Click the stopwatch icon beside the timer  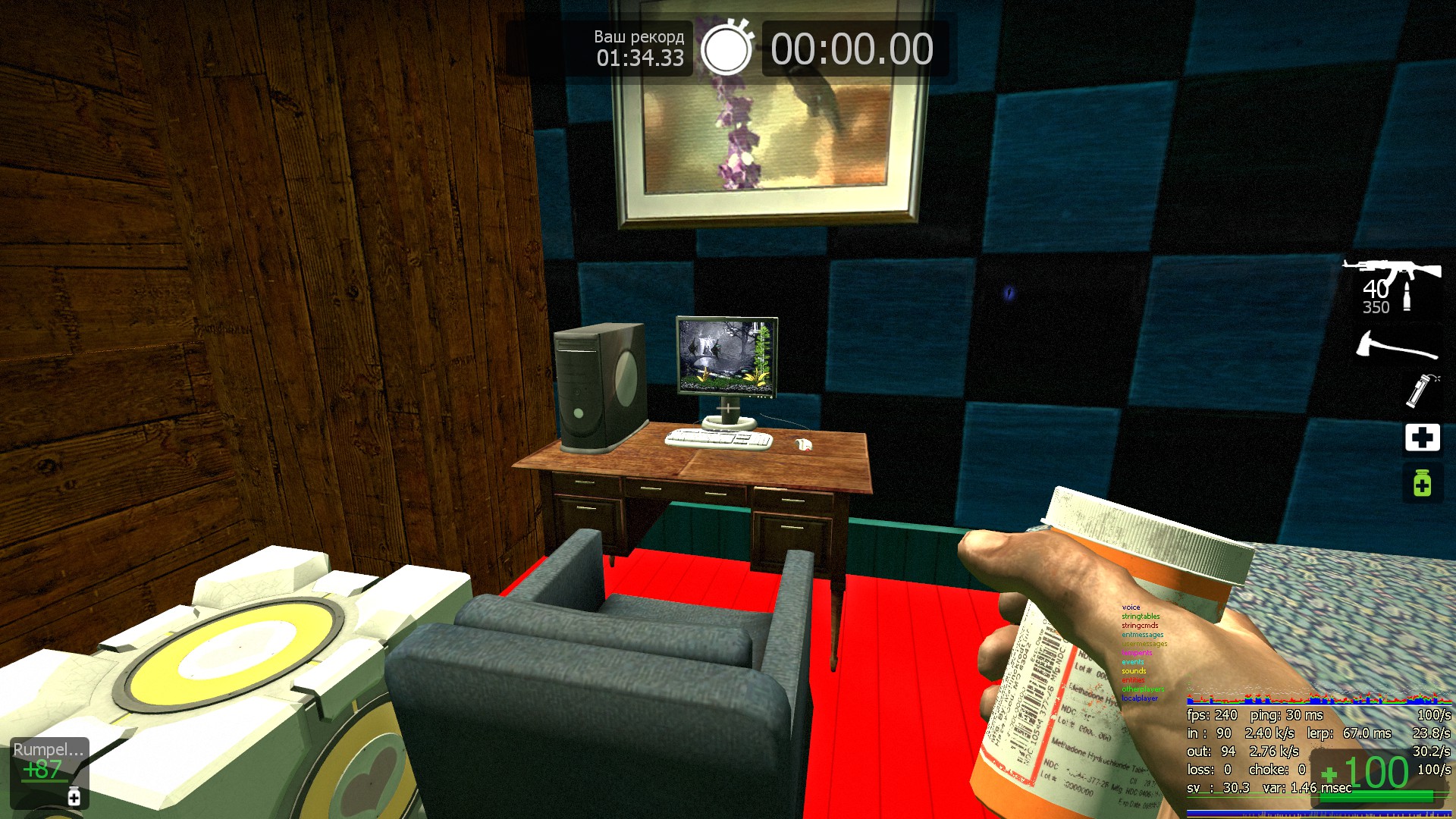[726, 49]
